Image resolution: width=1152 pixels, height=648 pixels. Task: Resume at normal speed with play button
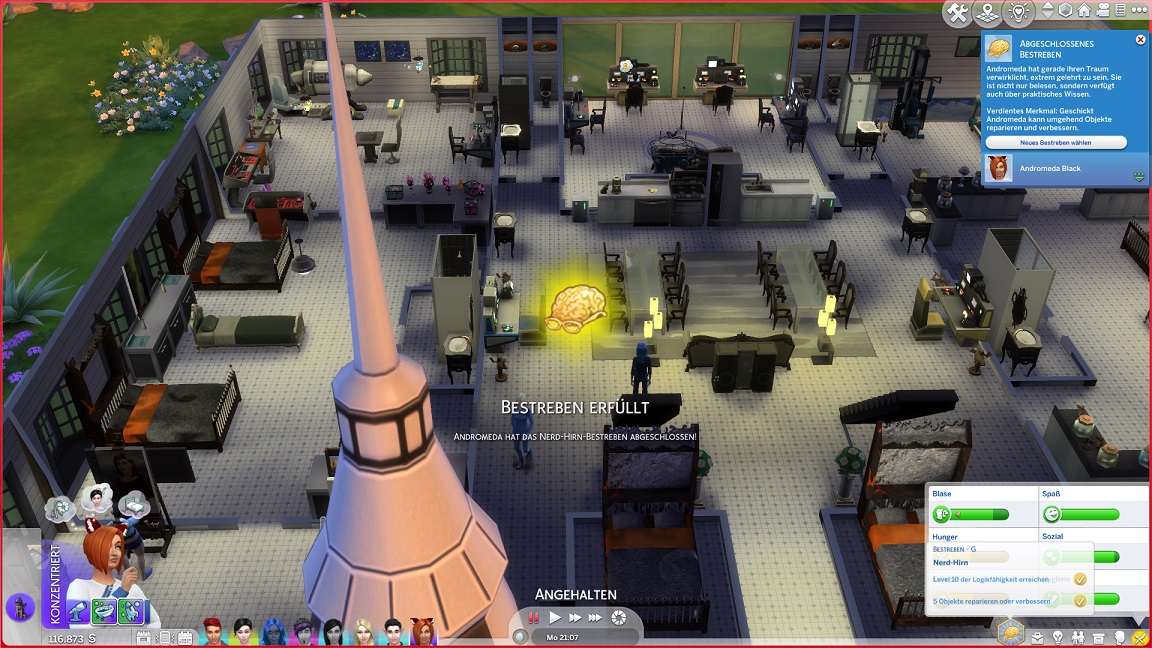pyautogui.click(x=555, y=618)
